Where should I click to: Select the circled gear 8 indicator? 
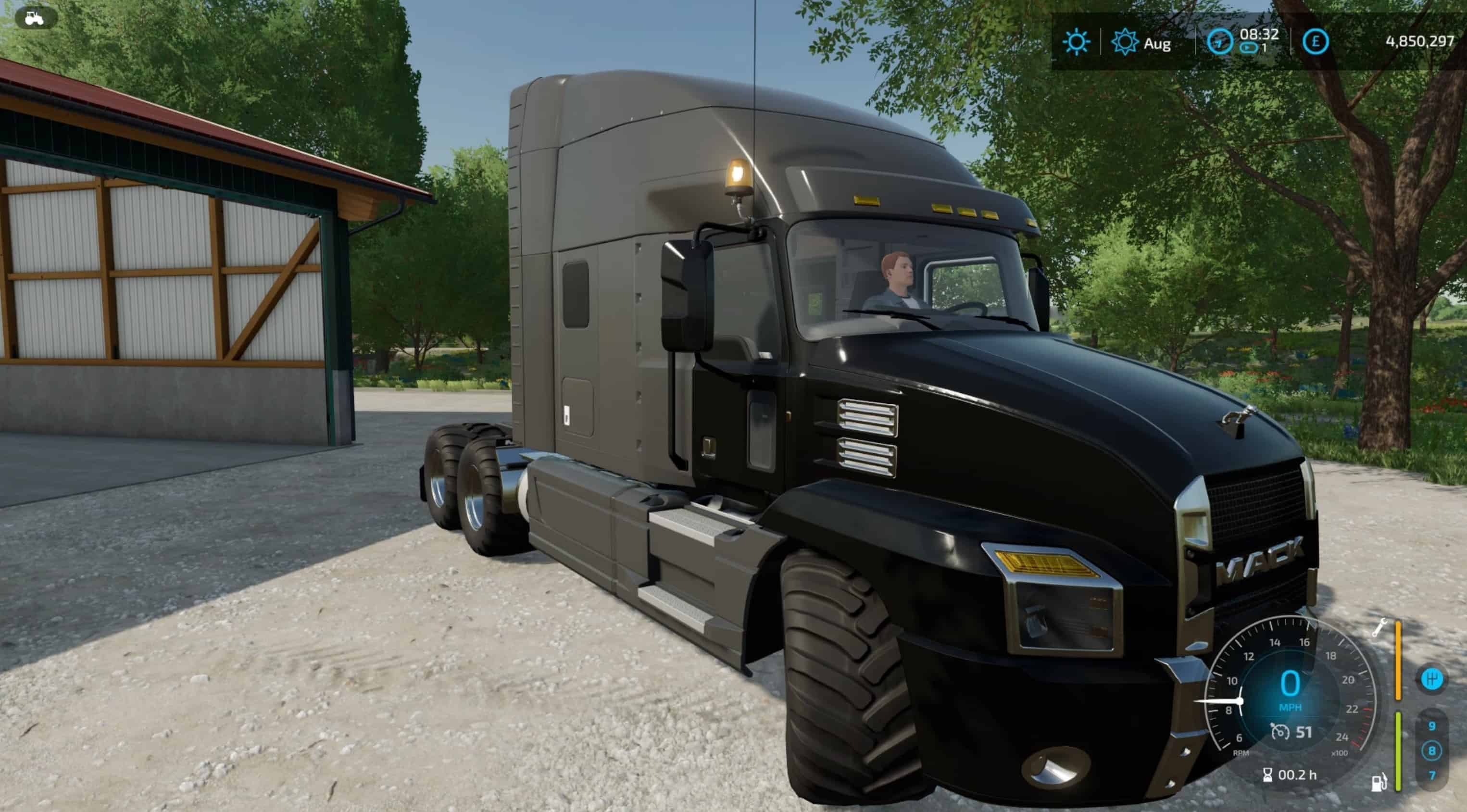(x=1432, y=750)
